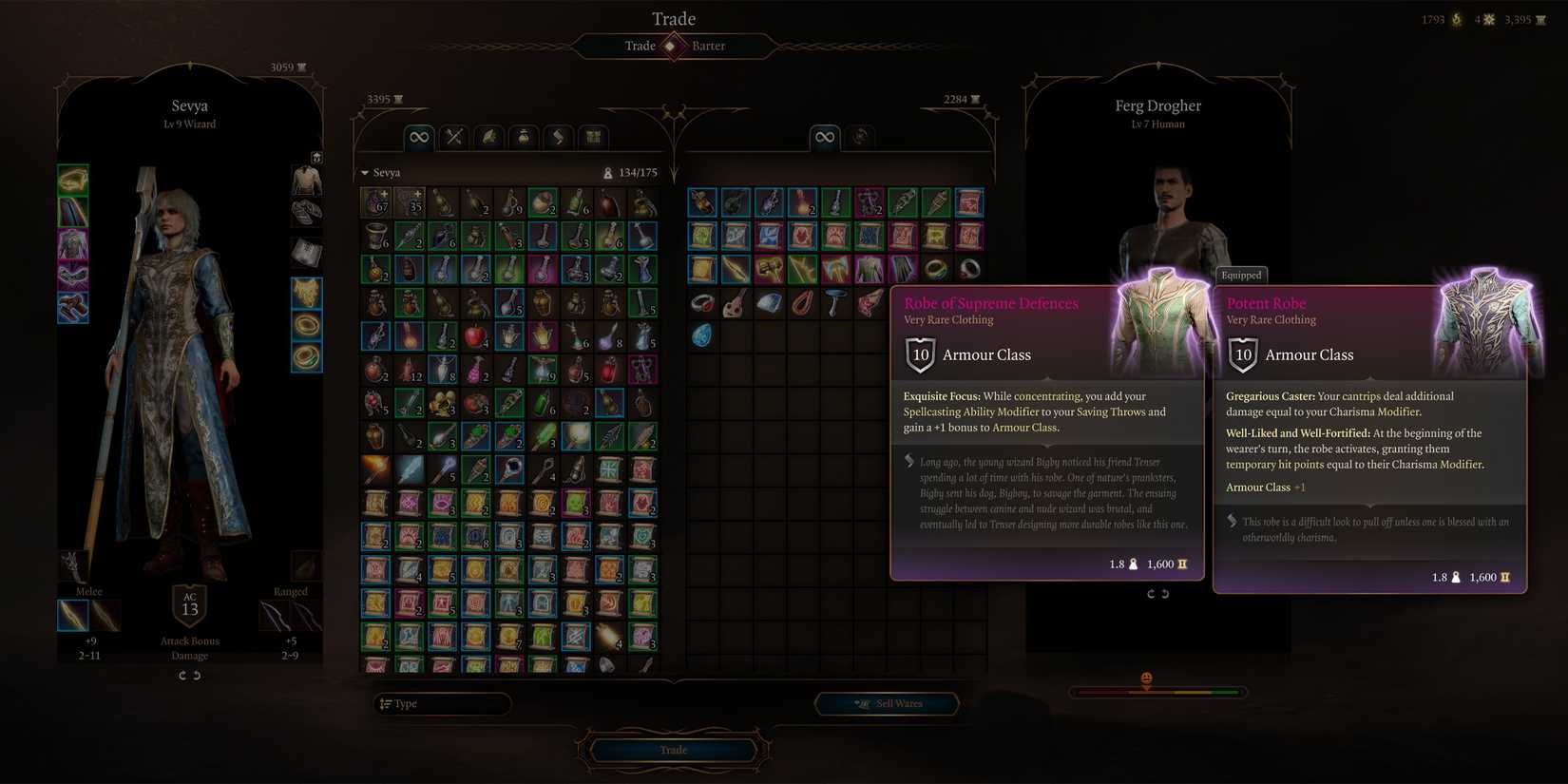Open the Type sort dropdown
1568x784 pixels.
tap(442, 704)
